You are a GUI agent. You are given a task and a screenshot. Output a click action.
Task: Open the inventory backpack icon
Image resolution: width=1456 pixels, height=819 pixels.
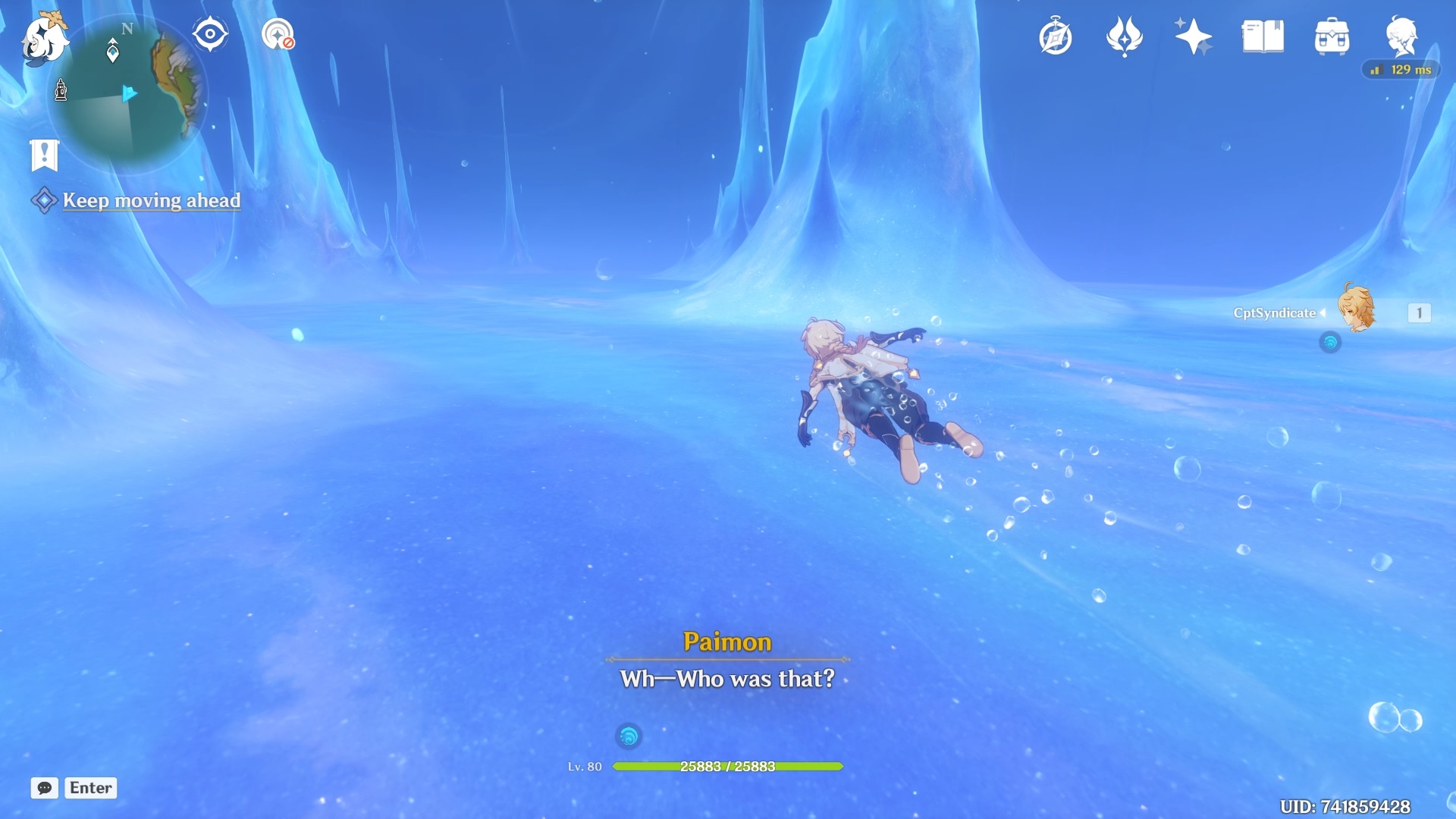[1332, 36]
